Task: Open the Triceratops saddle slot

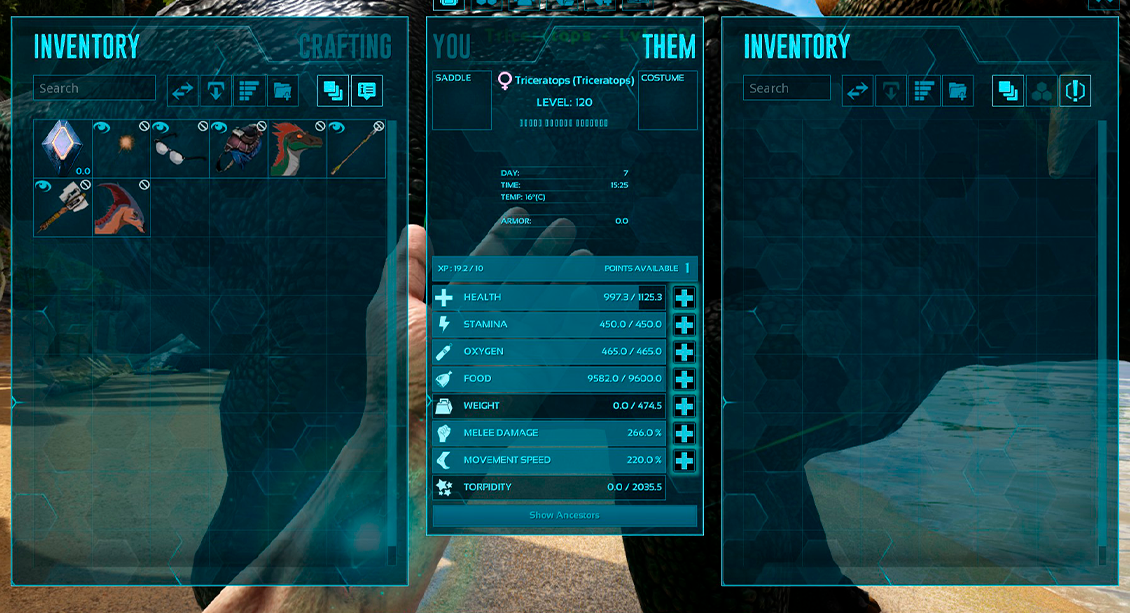Action: tap(462, 101)
